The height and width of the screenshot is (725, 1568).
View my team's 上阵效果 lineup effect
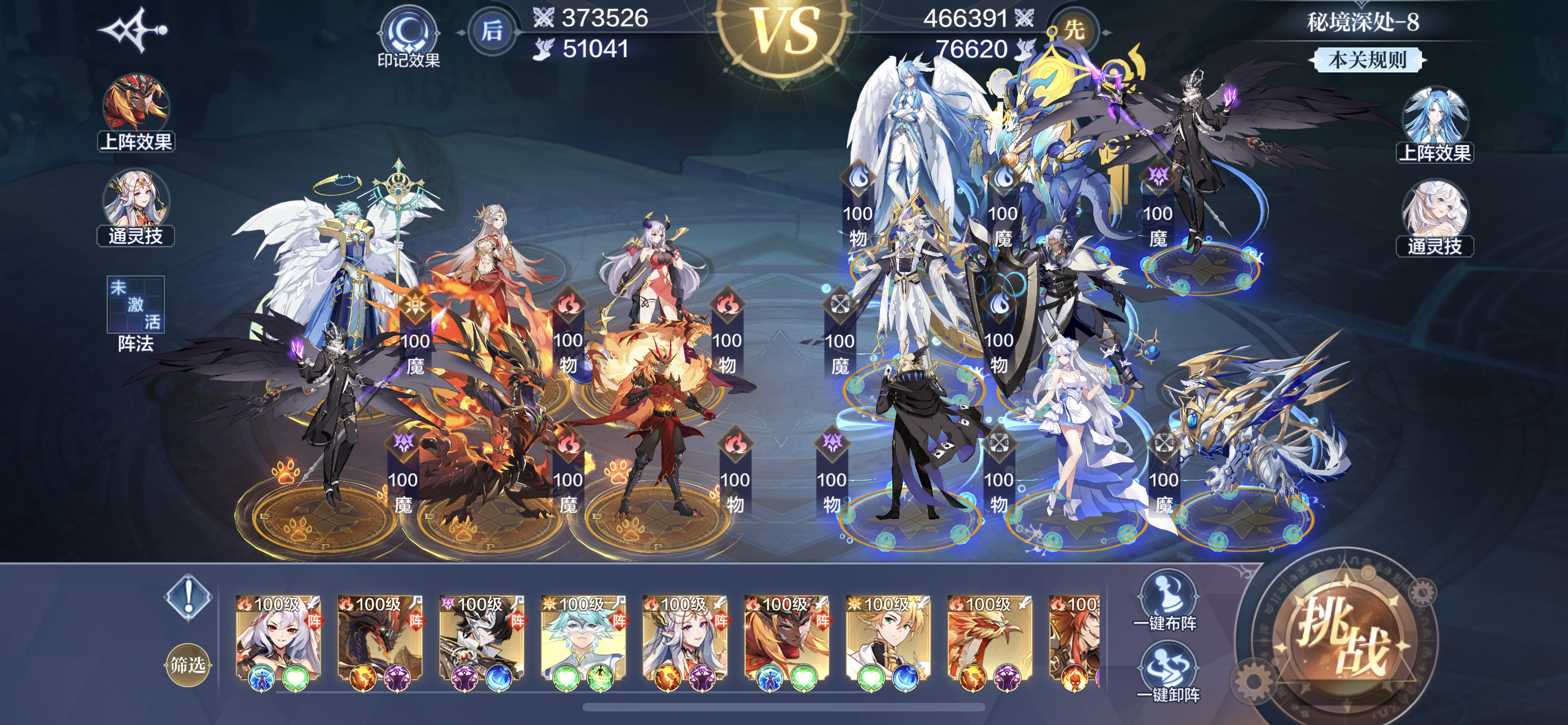click(x=135, y=112)
